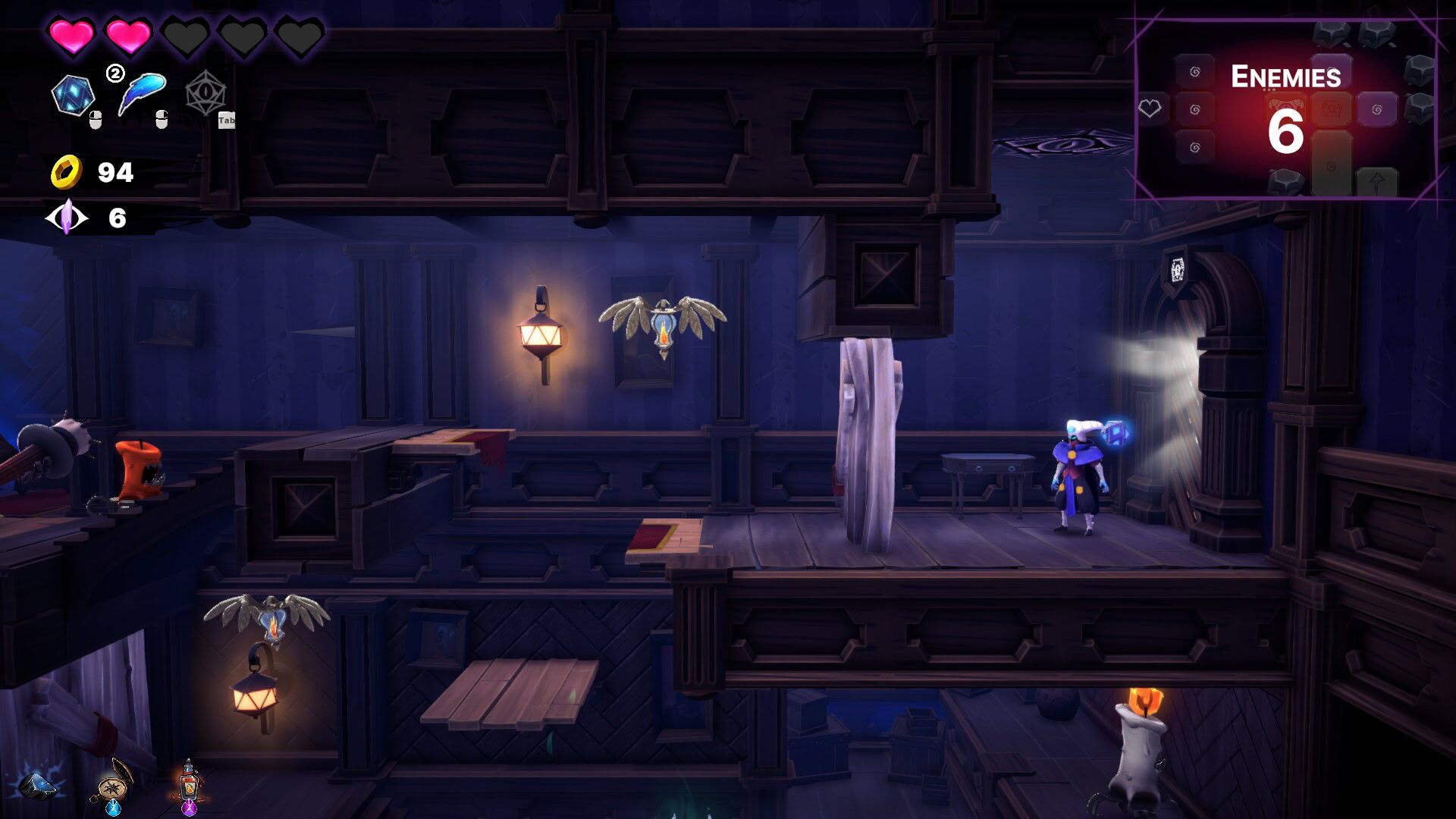
Task: Select the potion bottle consumable icon
Action: pyautogui.click(x=190, y=783)
